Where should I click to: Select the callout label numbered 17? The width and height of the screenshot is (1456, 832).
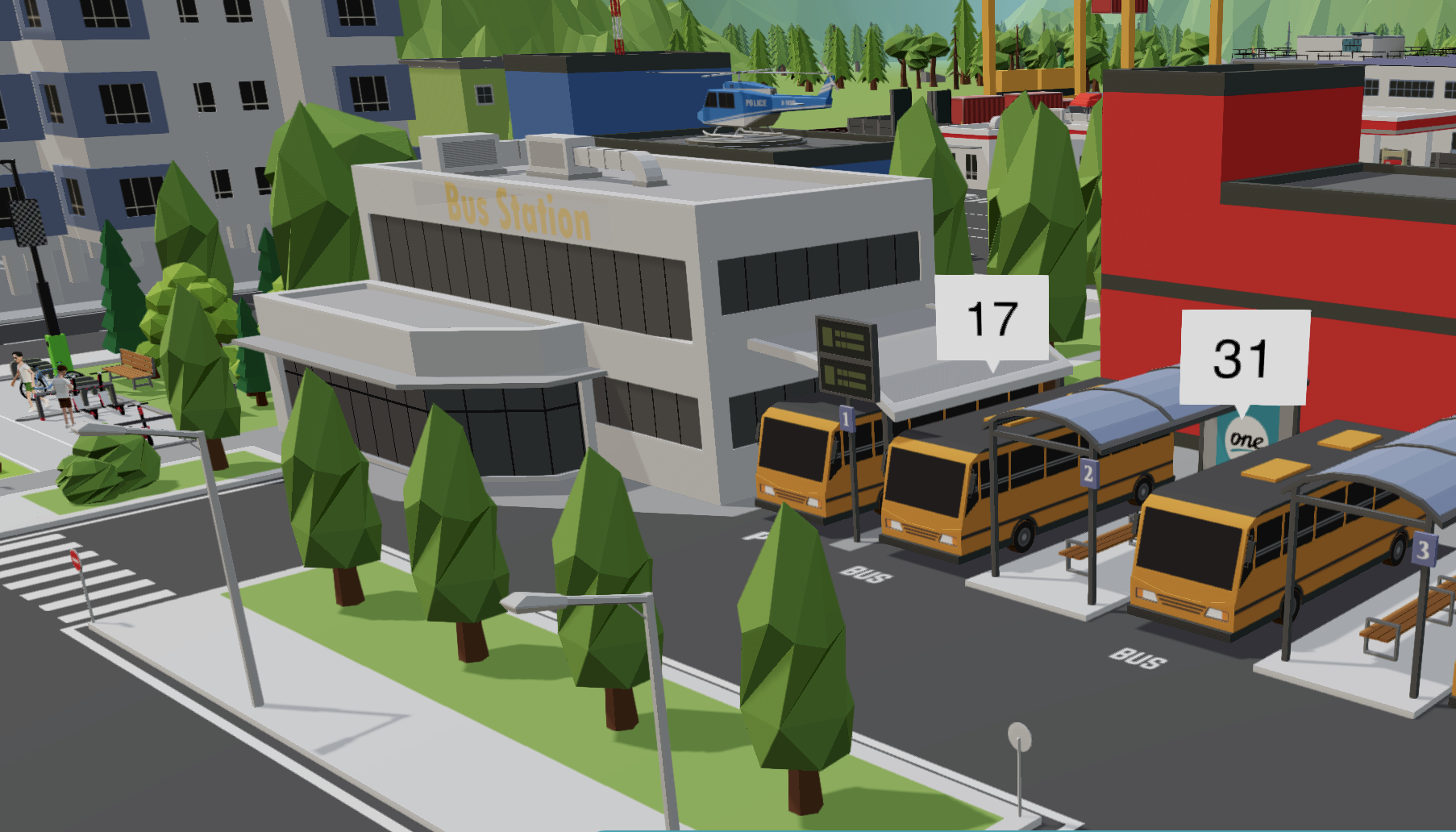click(x=992, y=318)
